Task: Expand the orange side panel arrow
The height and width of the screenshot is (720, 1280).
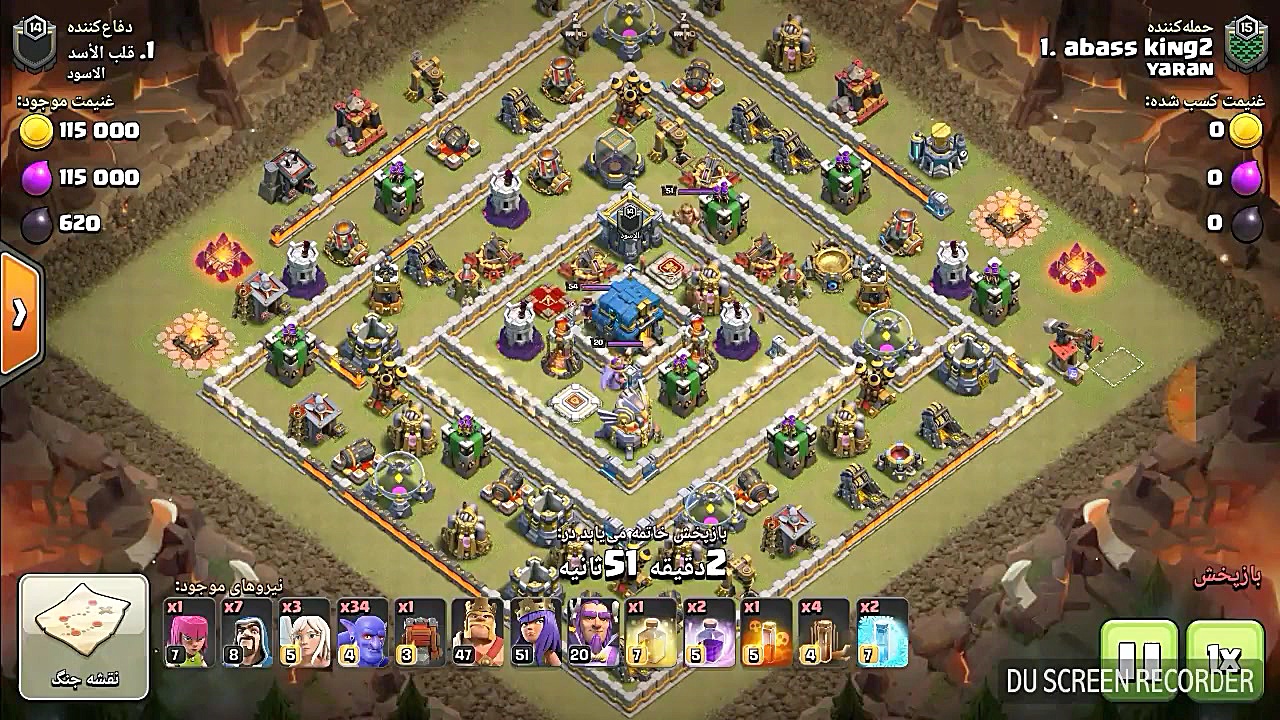Action: pos(19,314)
